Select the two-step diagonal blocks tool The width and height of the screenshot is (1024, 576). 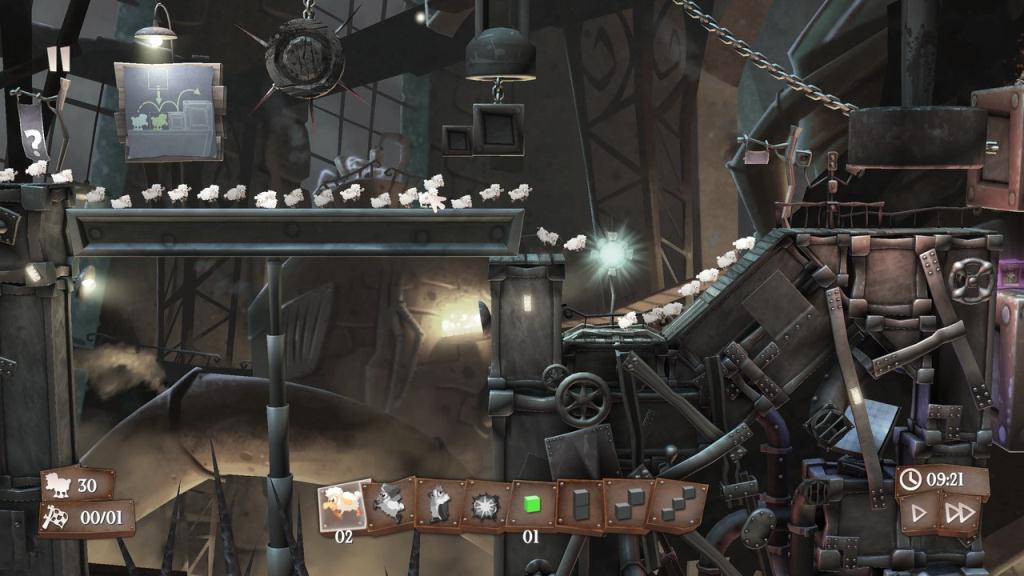(627, 505)
